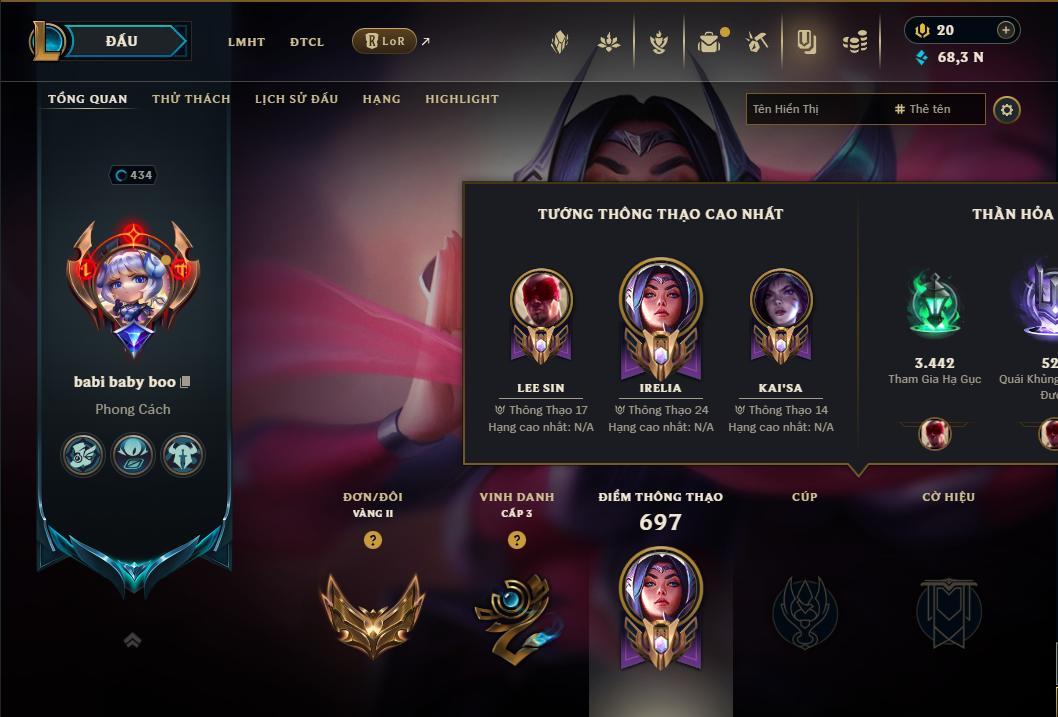Open the HIGHLIGHT tab
Viewport: 1058px width, 717px height.
(x=462, y=99)
